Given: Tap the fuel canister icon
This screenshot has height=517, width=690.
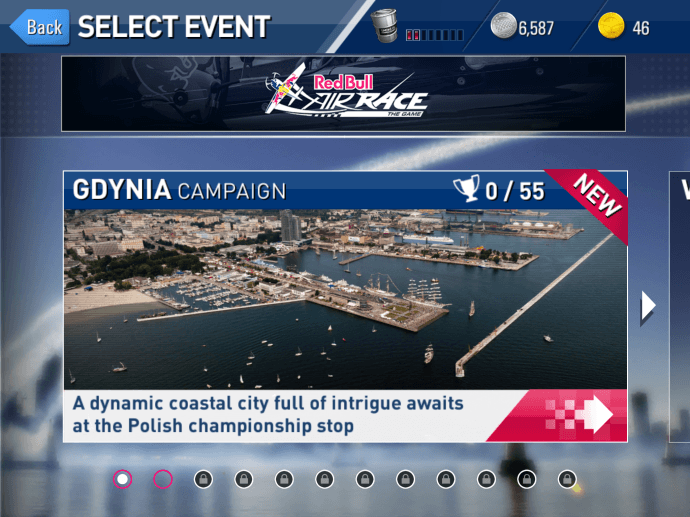Looking at the screenshot, I should [384, 27].
